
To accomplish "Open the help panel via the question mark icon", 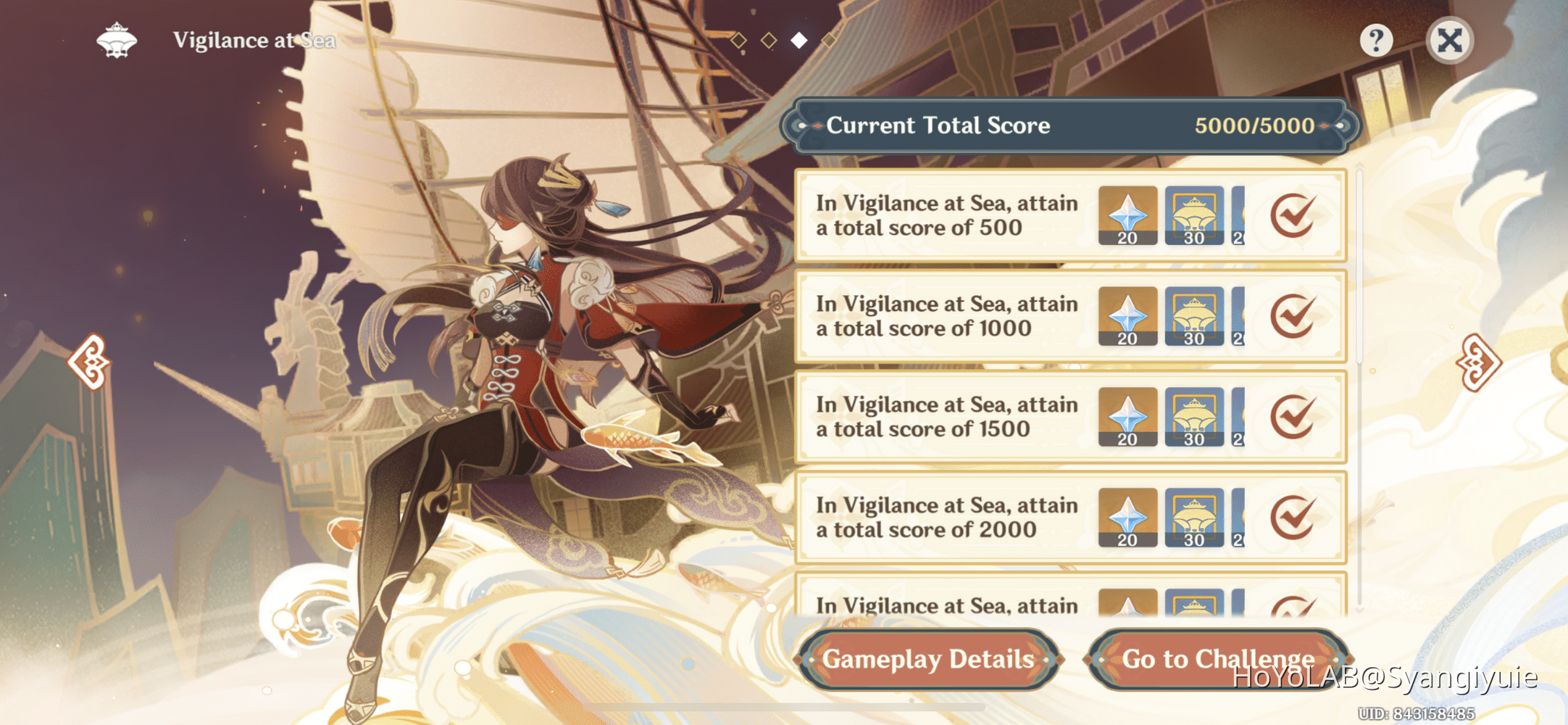I will (x=1375, y=41).
